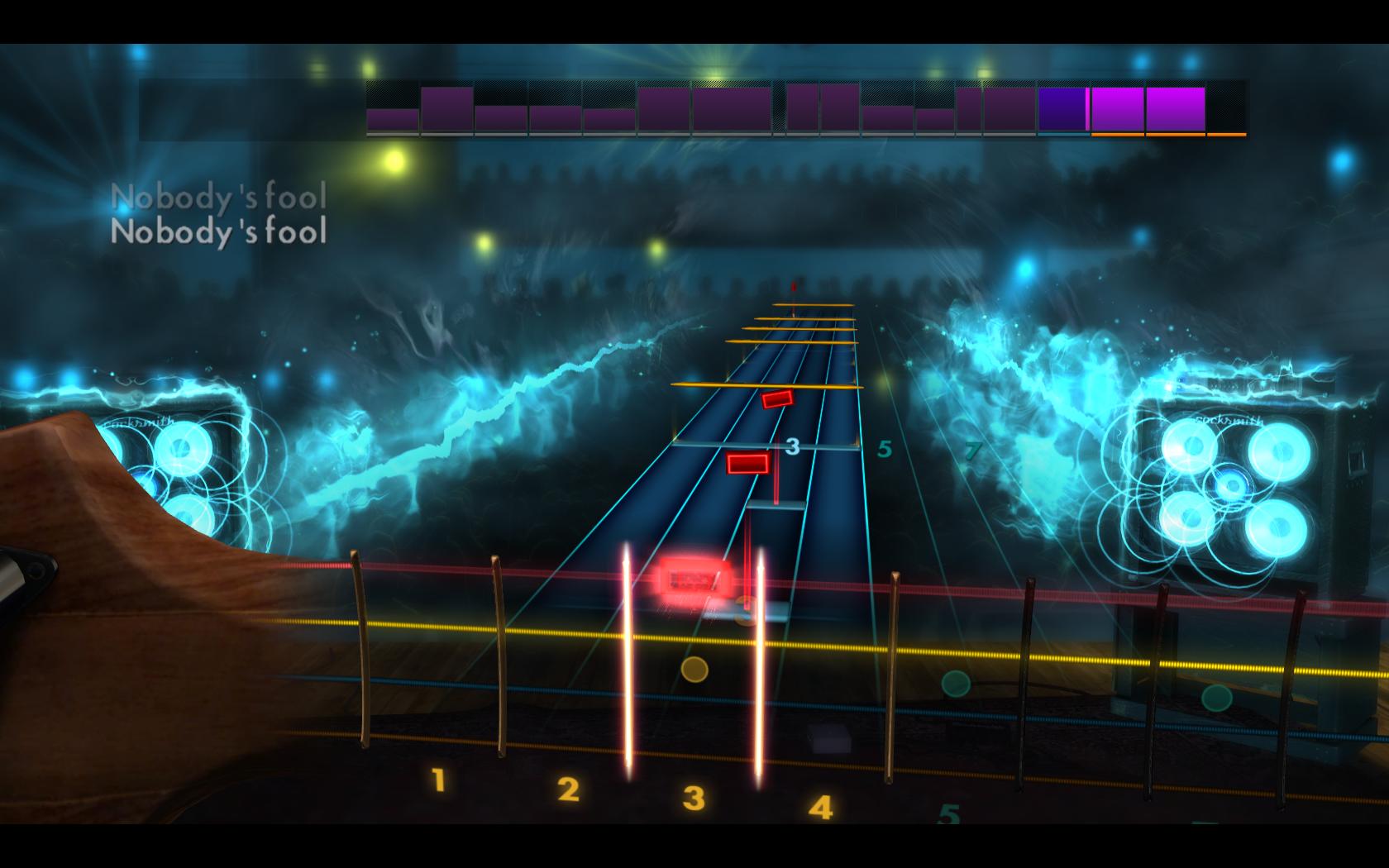Expand the final purple phrase block on the timeline
The width and height of the screenshot is (1389, 868).
[x=1172, y=107]
